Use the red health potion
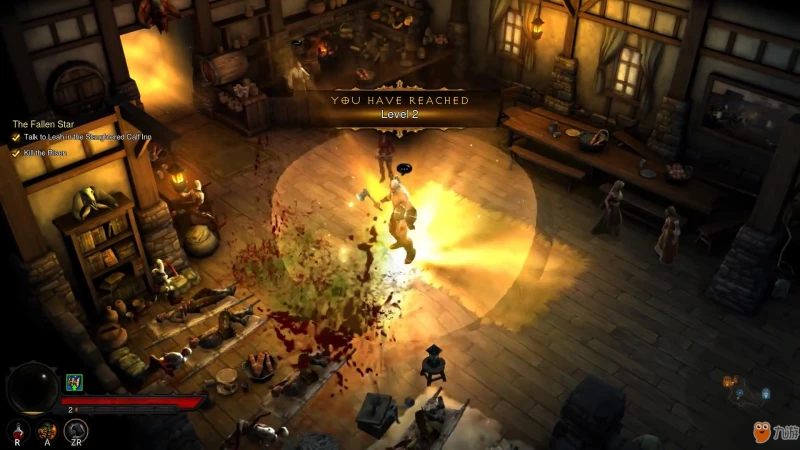The width and height of the screenshot is (800, 450). pos(17,430)
